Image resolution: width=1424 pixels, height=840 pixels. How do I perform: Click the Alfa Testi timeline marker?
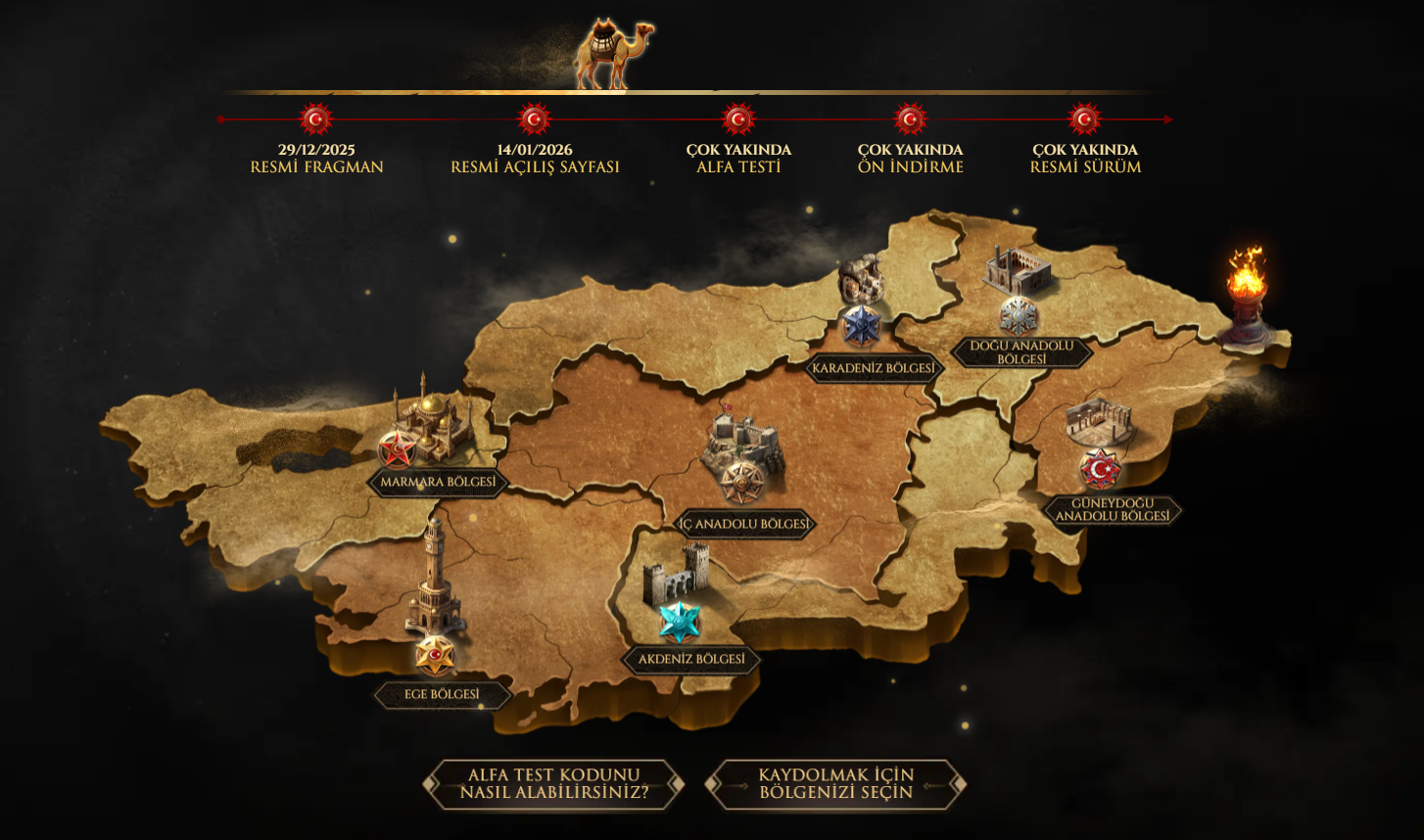pos(738,119)
